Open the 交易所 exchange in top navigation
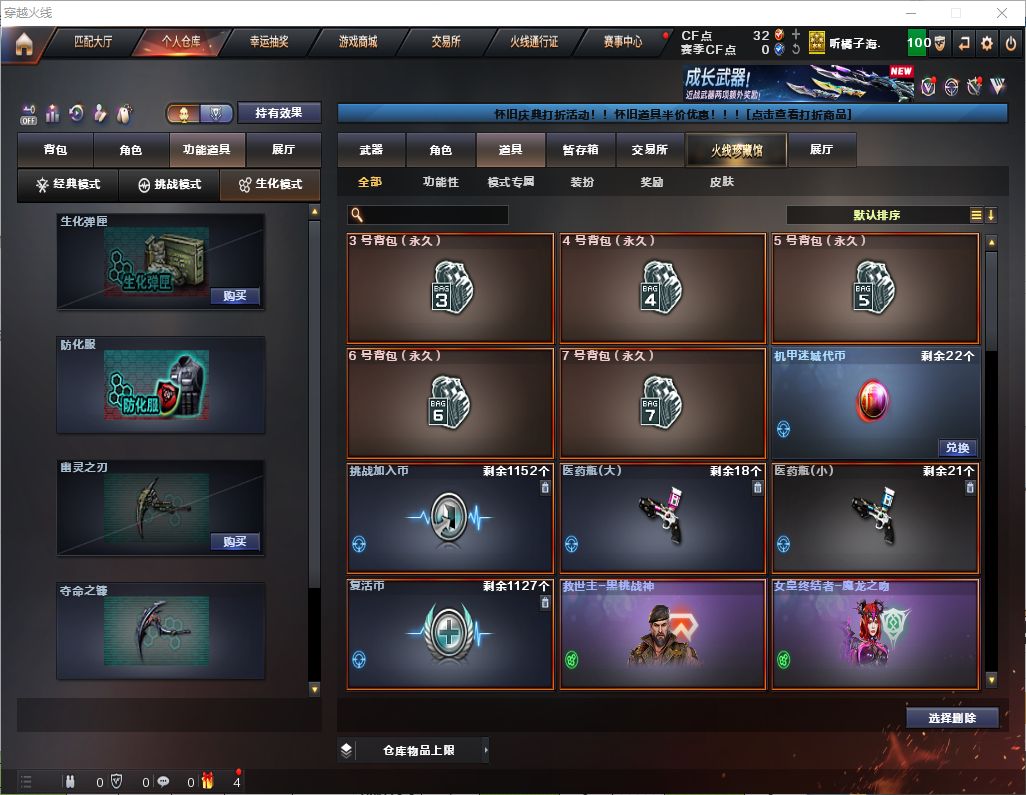Screen dimensions: 1026x795 (x=446, y=42)
